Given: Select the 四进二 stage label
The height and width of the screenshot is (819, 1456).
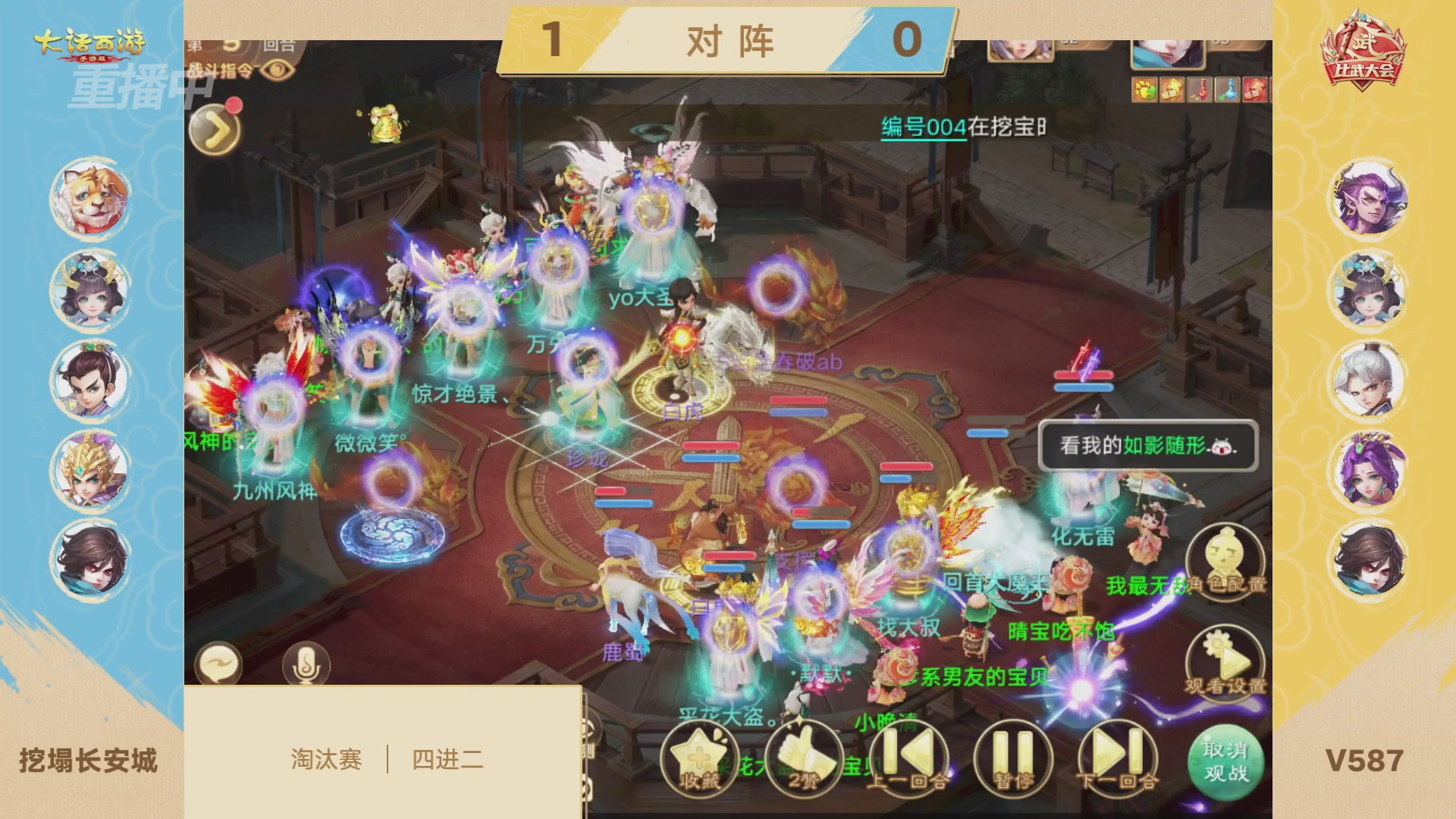Looking at the screenshot, I should 447,760.
